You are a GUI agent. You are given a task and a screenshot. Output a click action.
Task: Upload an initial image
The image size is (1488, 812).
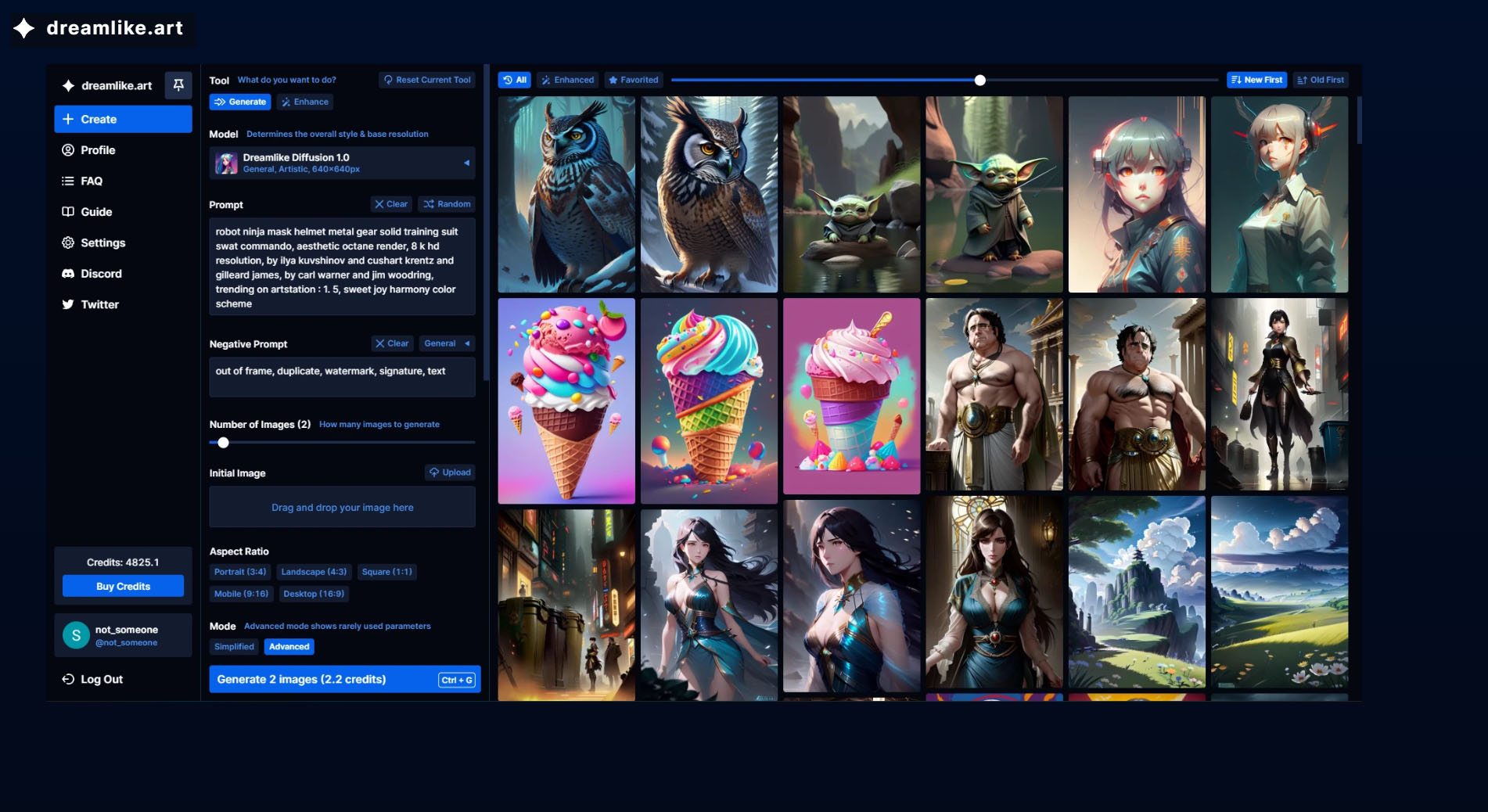point(450,472)
